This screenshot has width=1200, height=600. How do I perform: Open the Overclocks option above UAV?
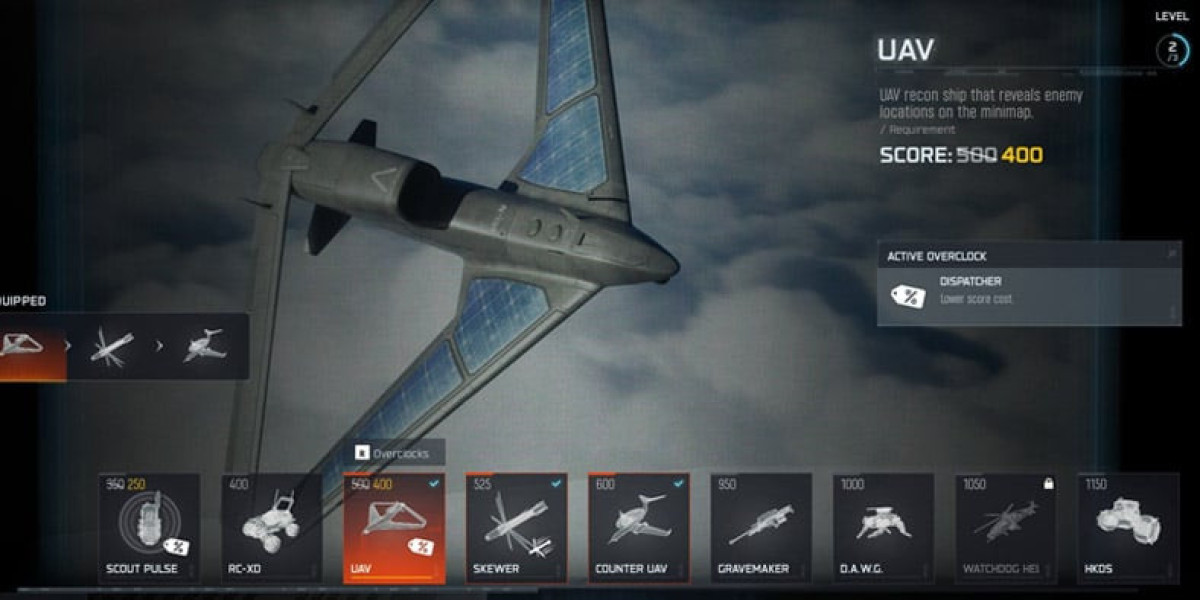394,453
